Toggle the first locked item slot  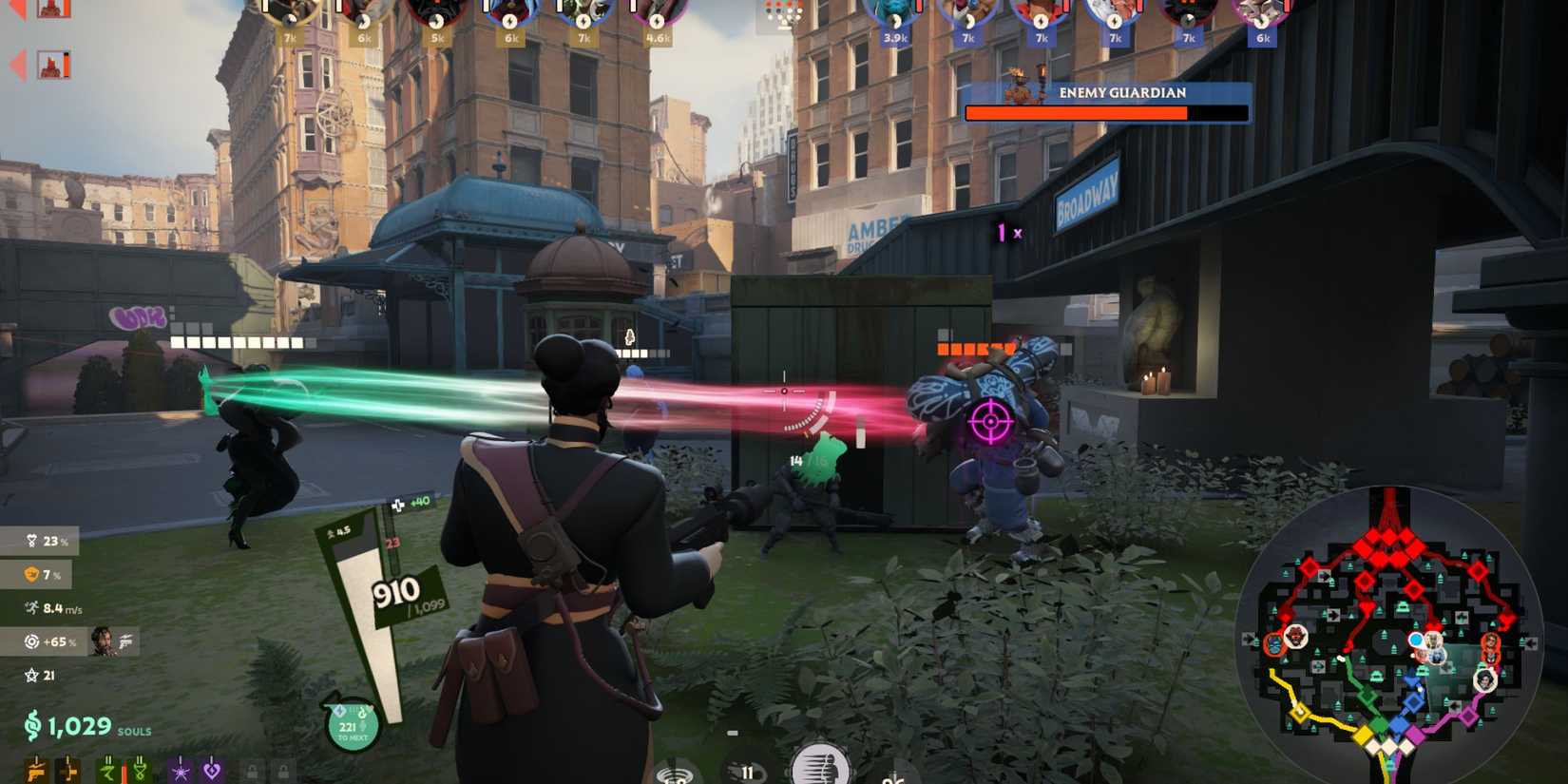253,770
